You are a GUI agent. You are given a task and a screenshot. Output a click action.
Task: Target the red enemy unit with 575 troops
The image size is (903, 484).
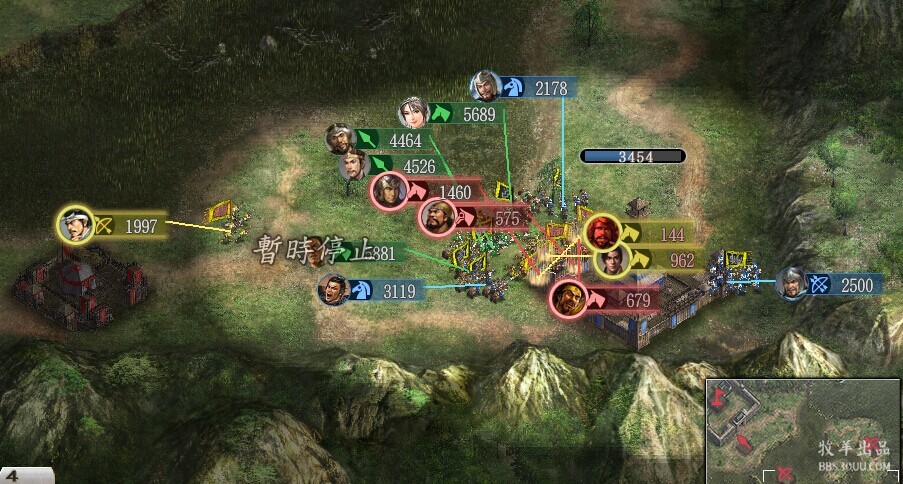pos(437,216)
